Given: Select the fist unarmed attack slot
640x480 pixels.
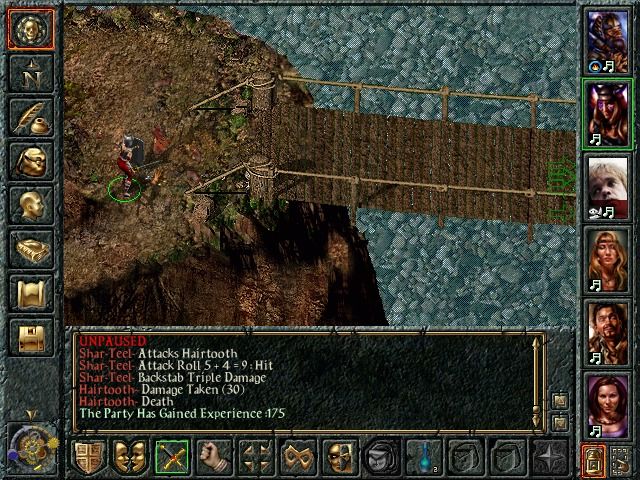Looking at the screenshot, I should [x=213, y=458].
